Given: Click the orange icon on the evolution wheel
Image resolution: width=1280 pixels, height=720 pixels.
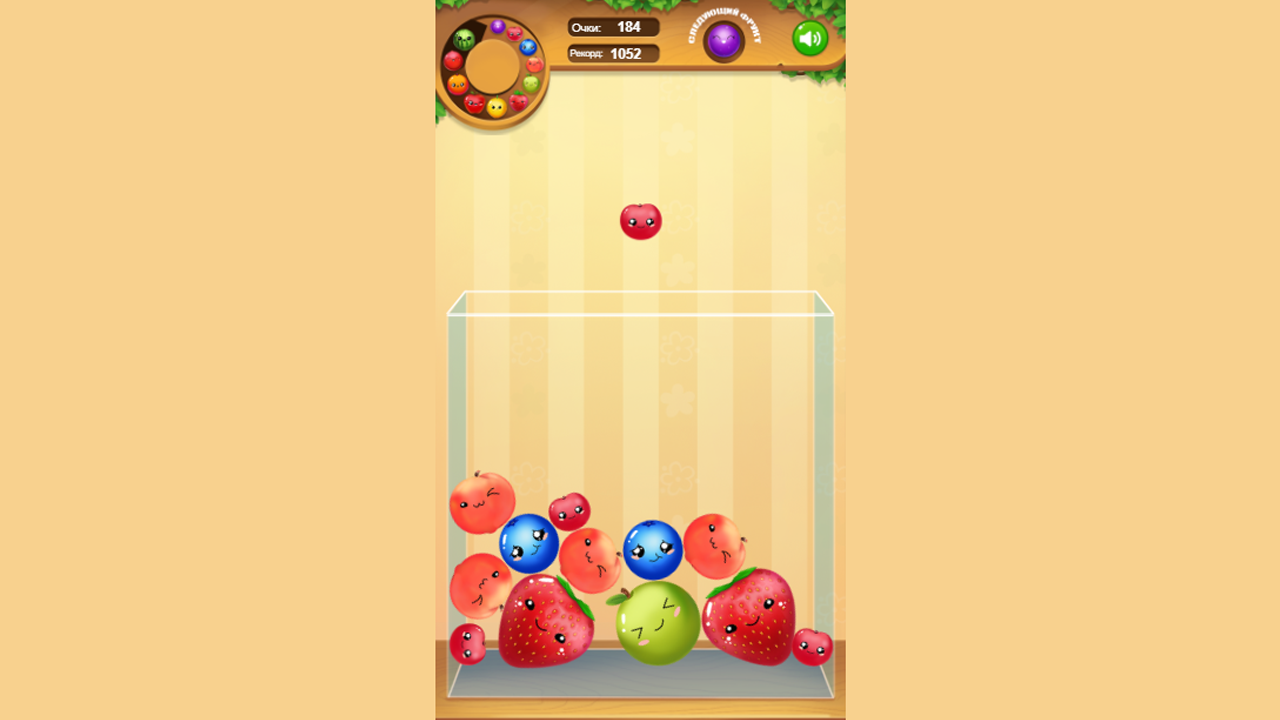Looking at the screenshot, I should (x=457, y=83).
